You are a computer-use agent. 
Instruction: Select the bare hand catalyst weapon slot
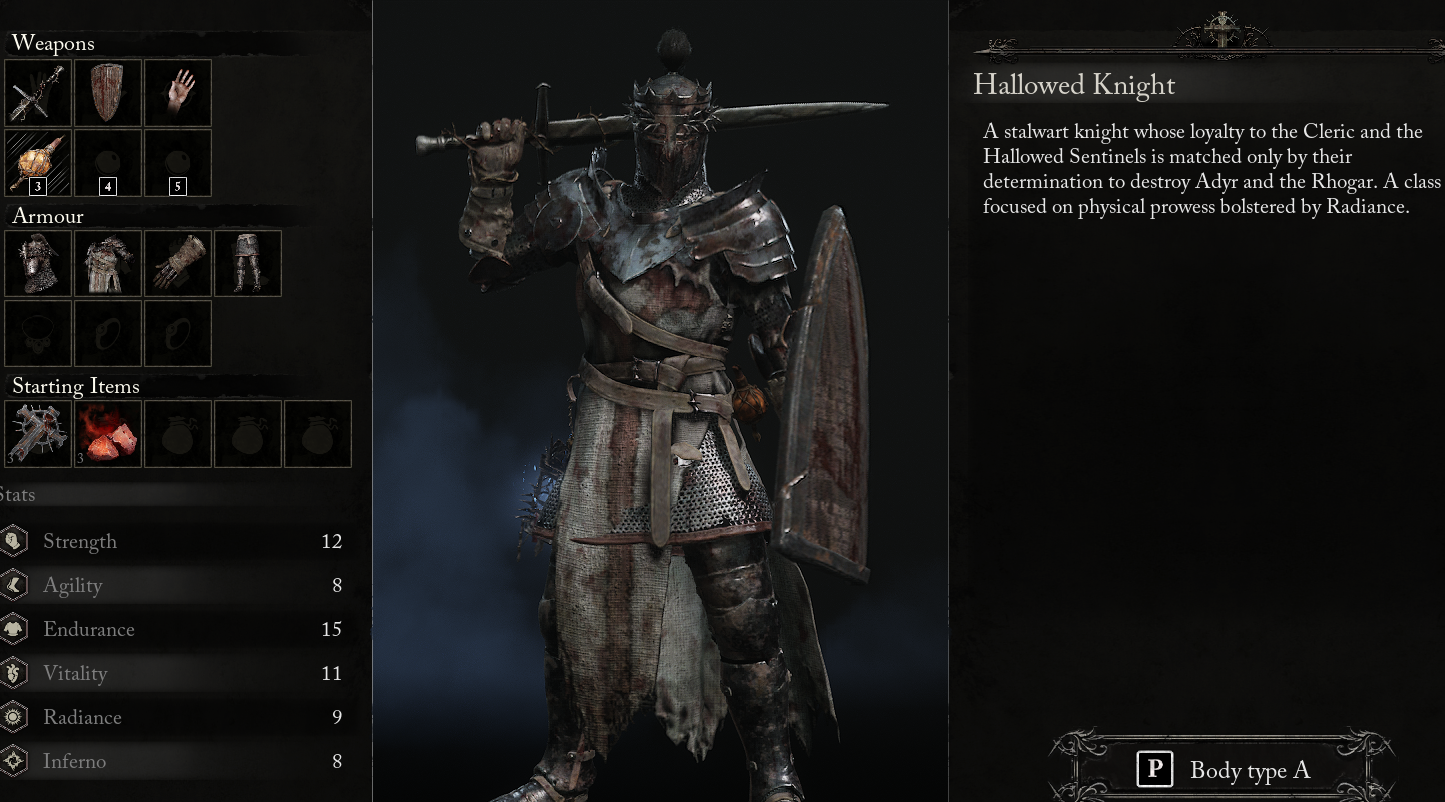click(177, 92)
